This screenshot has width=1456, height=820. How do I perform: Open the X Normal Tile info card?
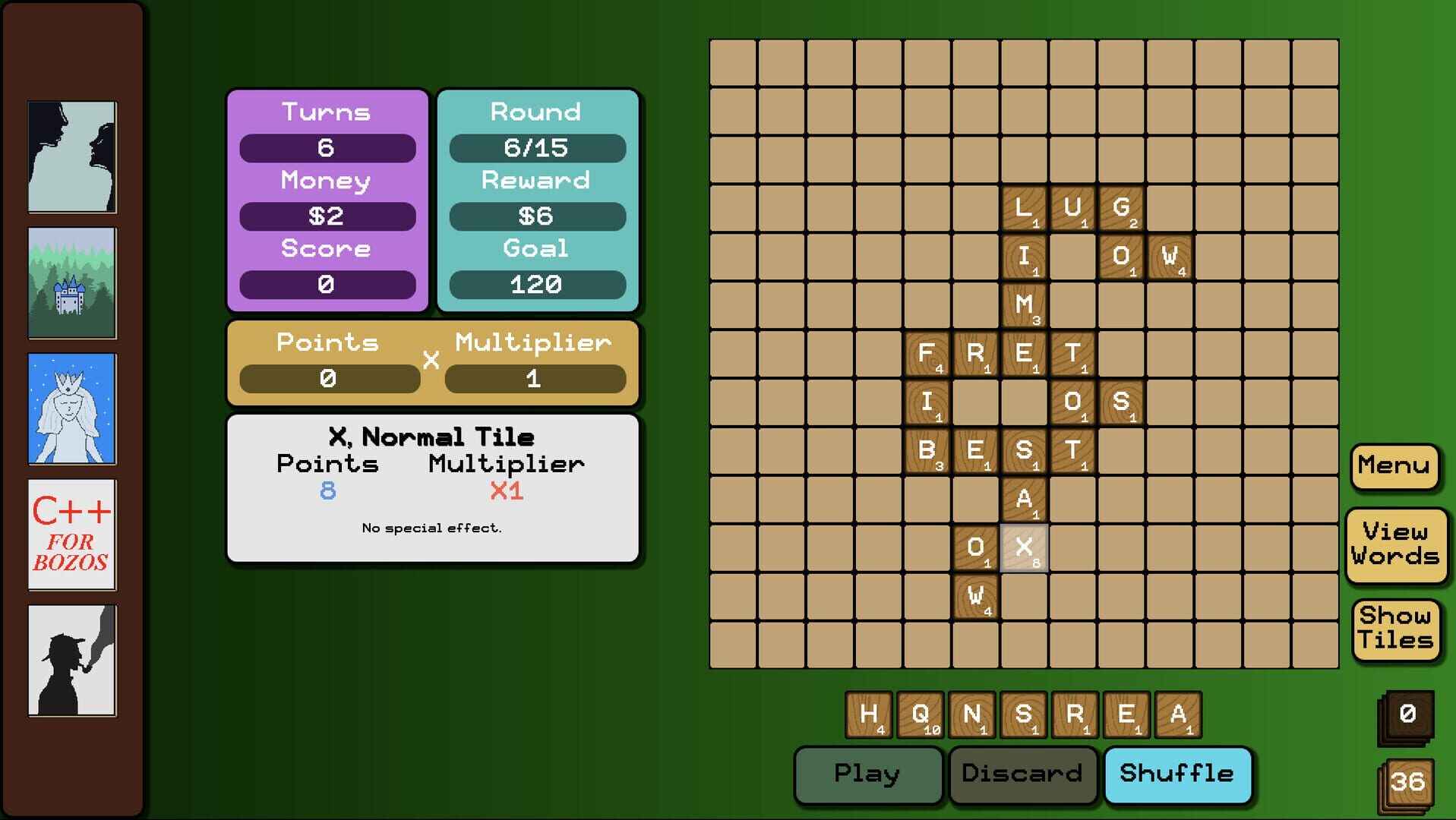pos(432,486)
